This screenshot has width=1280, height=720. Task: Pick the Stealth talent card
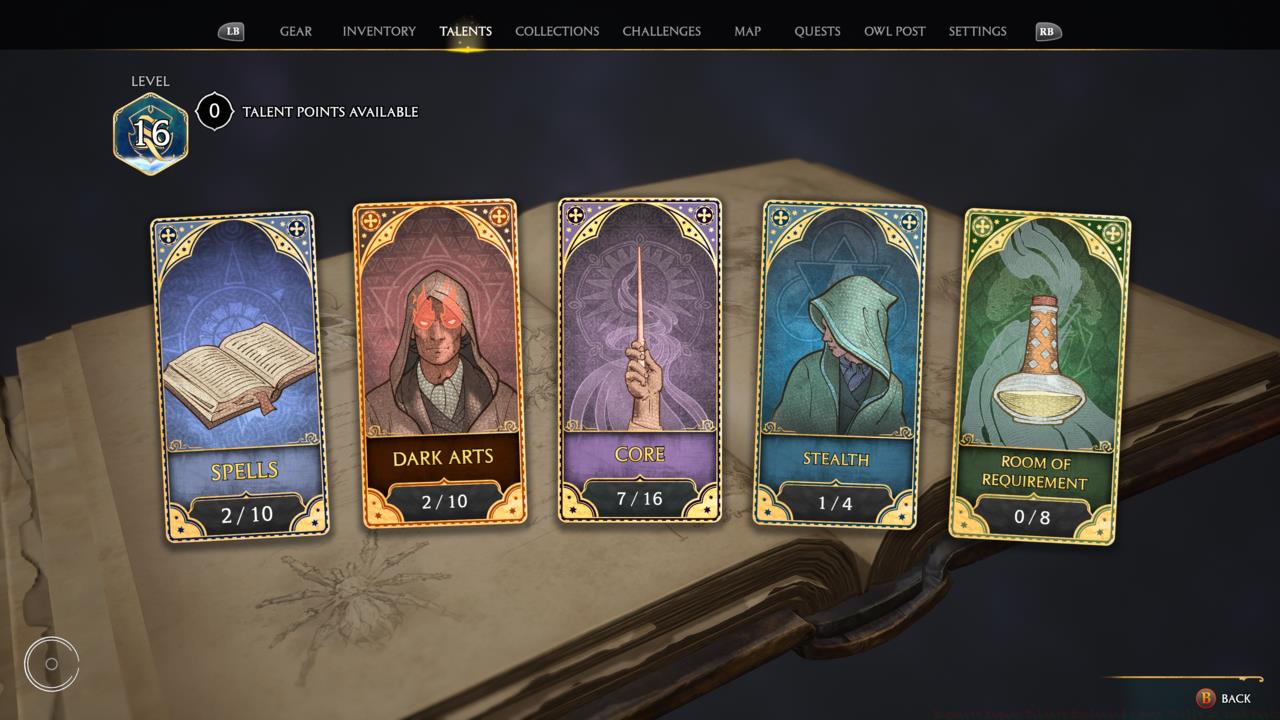(838, 362)
